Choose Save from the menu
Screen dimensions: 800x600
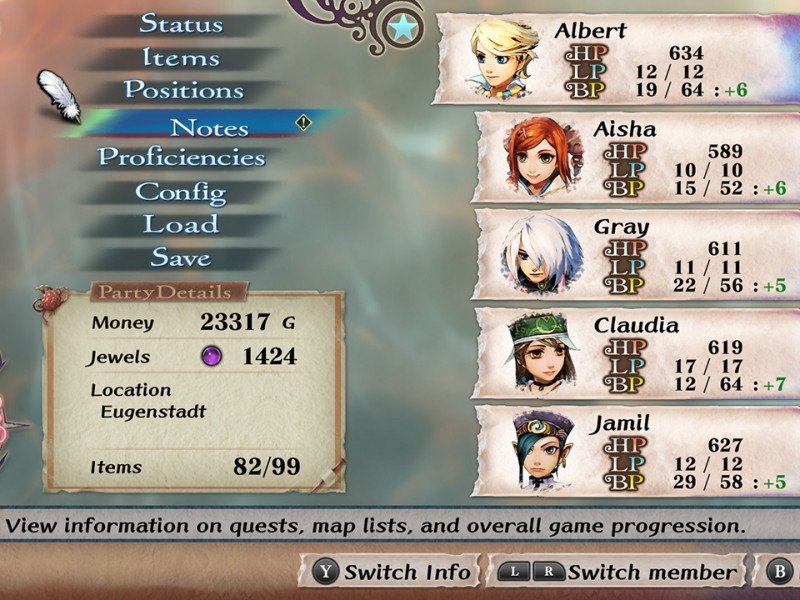click(x=181, y=257)
